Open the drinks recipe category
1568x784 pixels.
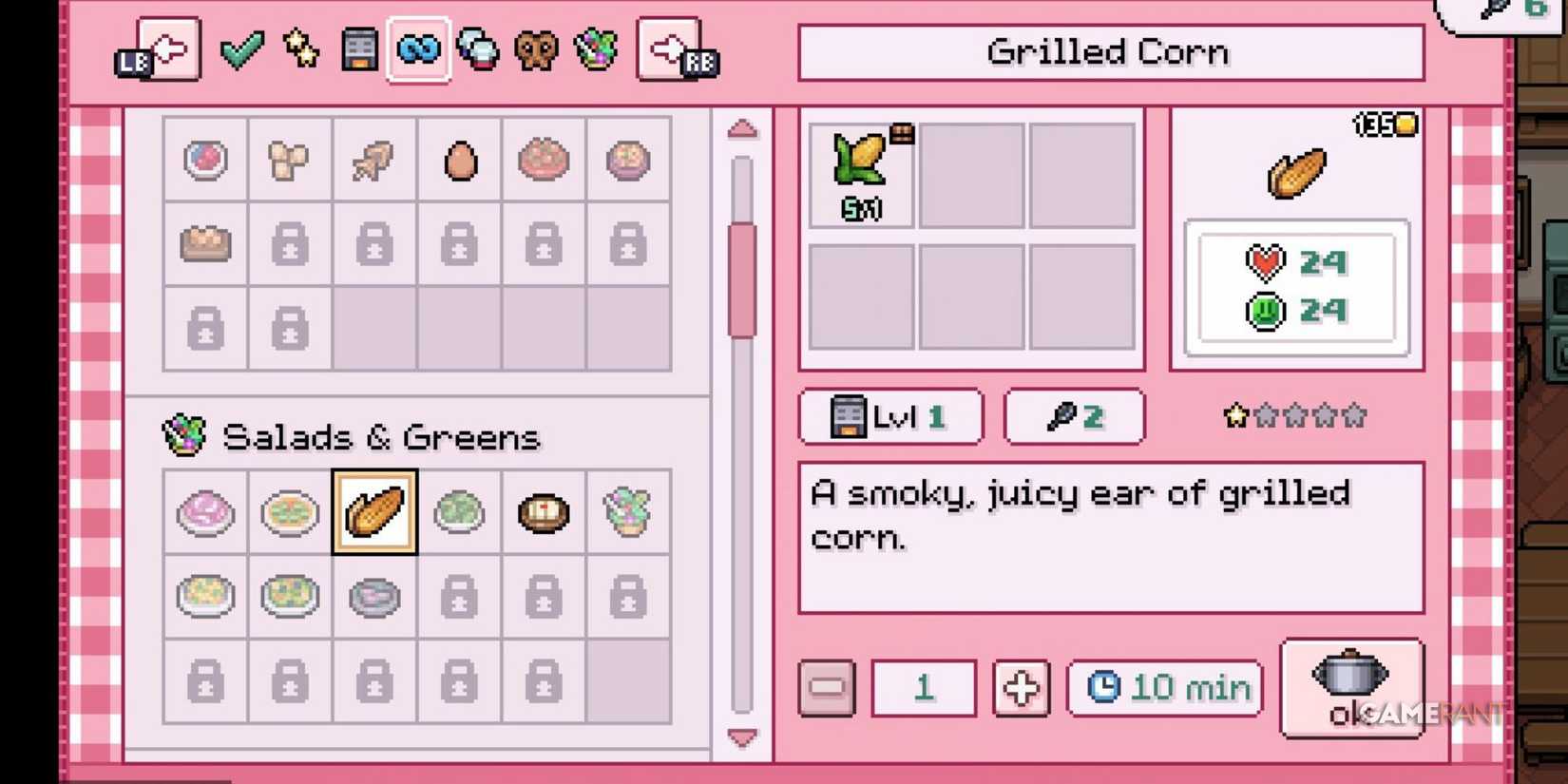[477, 50]
